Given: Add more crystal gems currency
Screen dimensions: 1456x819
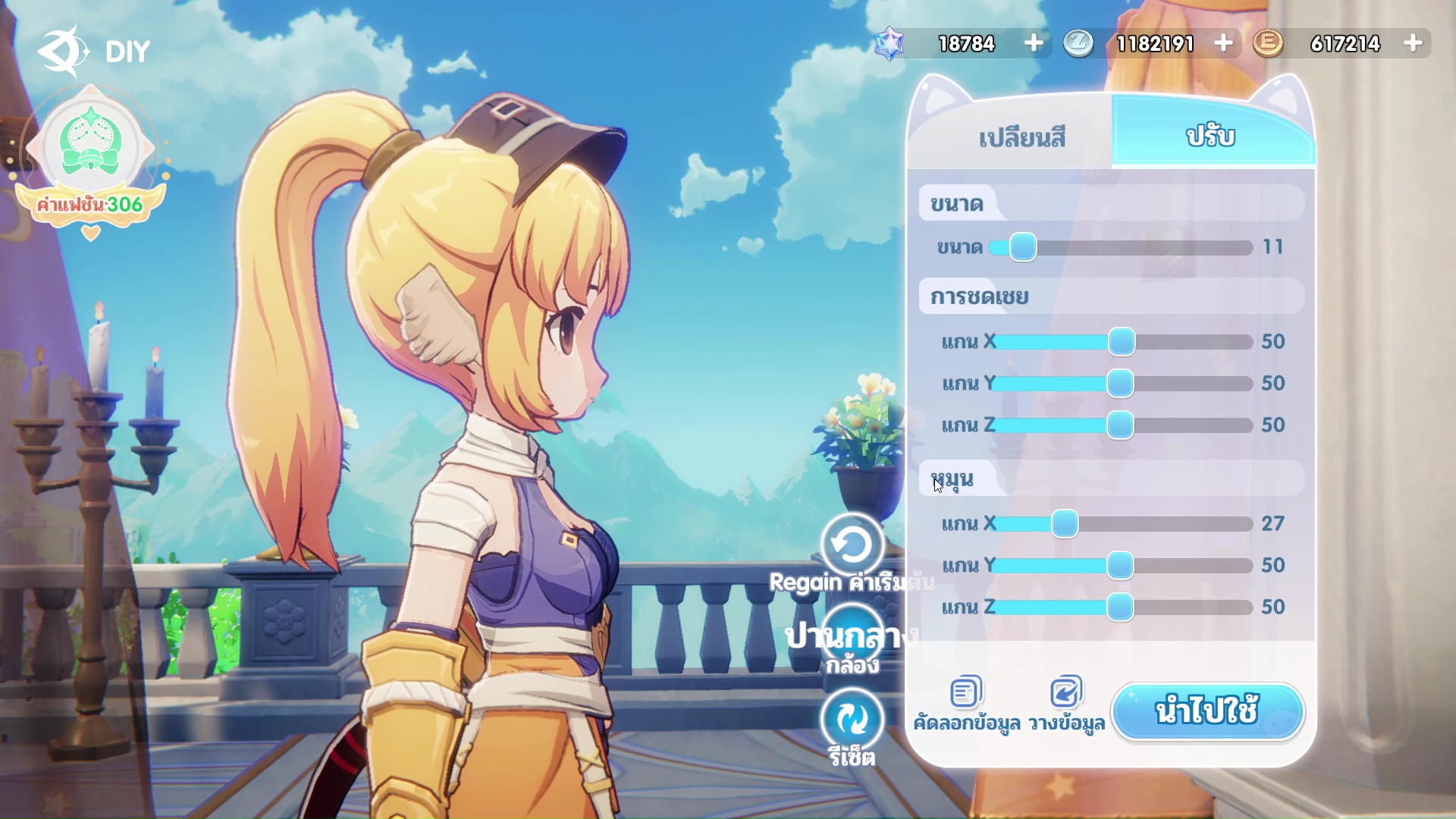Looking at the screenshot, I should [1034, 43].
